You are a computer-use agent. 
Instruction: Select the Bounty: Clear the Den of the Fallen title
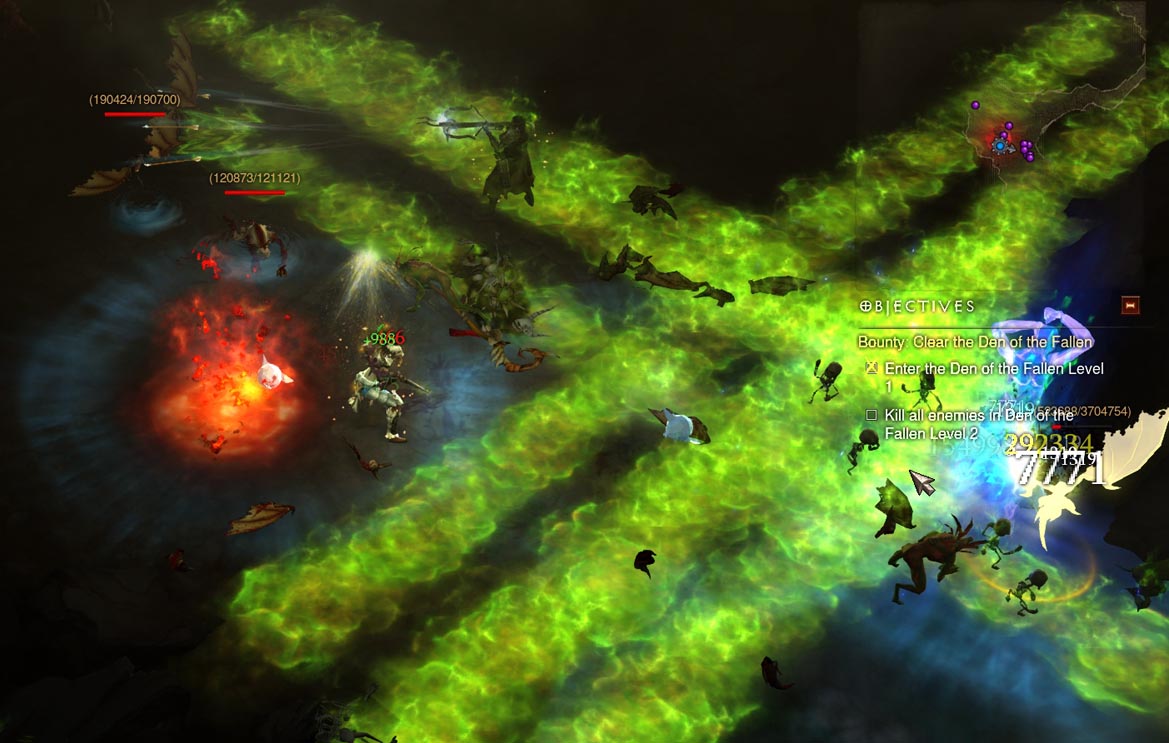(975, 342)
